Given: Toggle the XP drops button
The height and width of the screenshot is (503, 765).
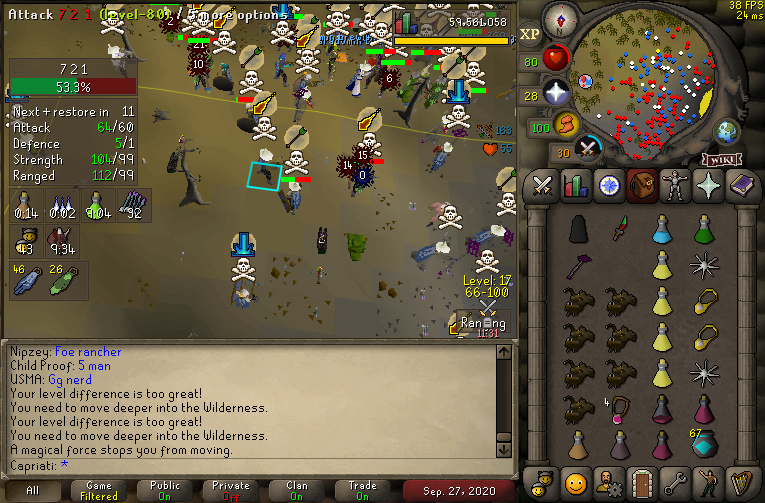Looking at the screenshot, I should [530, 34].
